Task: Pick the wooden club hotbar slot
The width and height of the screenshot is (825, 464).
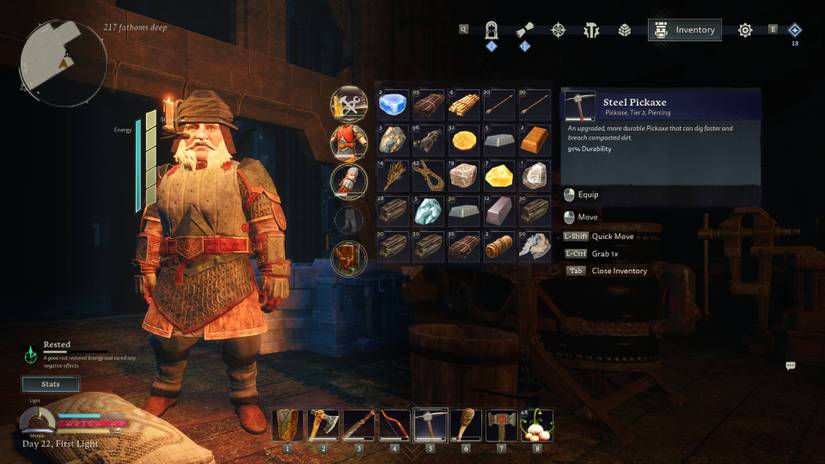Action: [464, 425]
